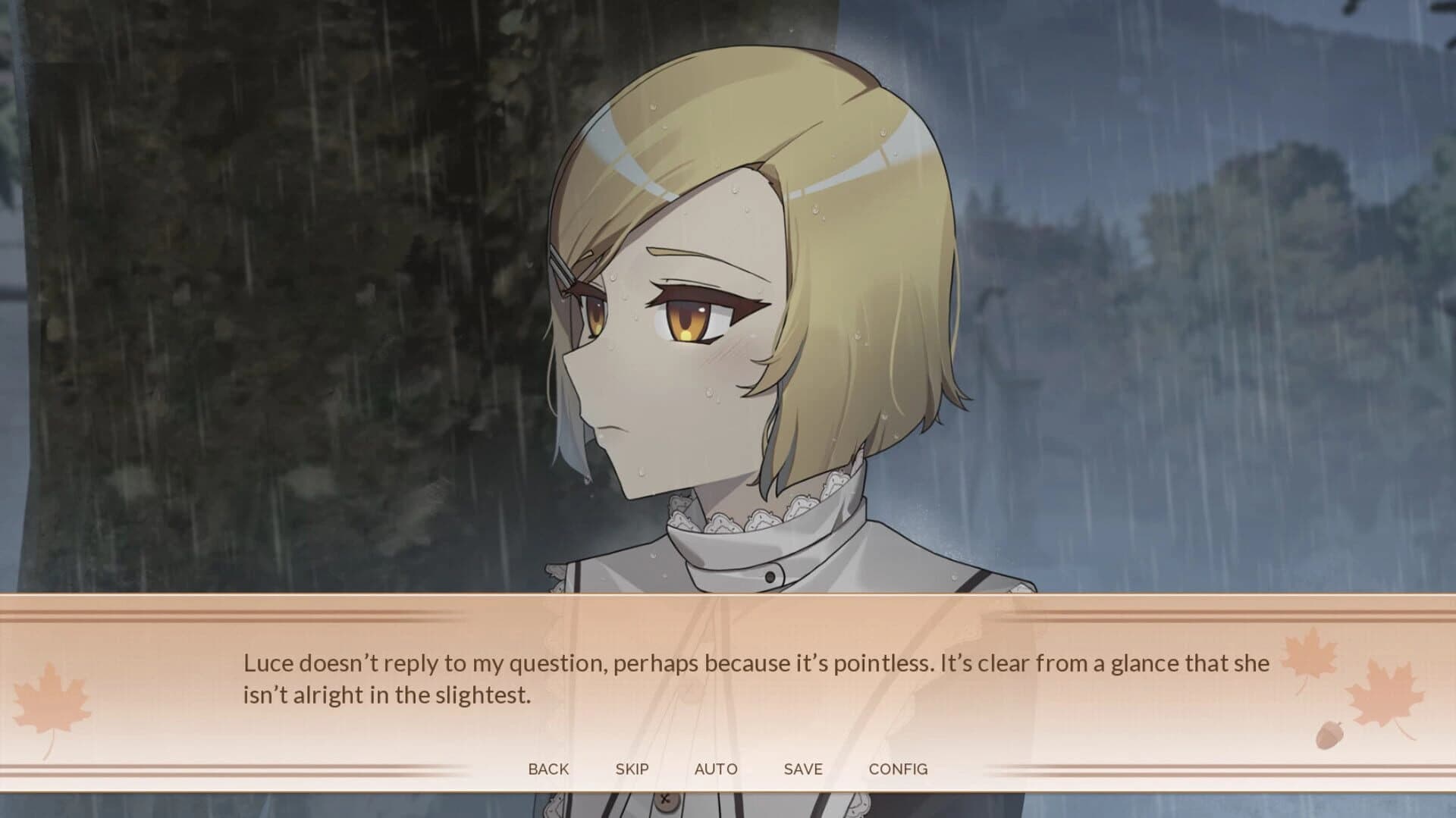Select the CONFIG option to open settings

pos(899,769)
